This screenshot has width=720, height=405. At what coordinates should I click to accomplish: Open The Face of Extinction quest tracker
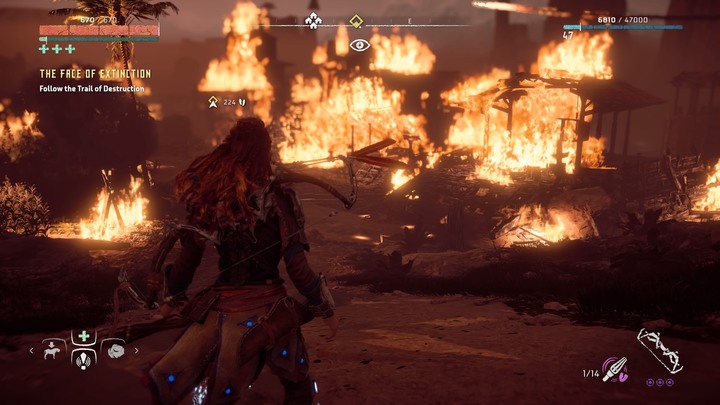tap(95, 74)
